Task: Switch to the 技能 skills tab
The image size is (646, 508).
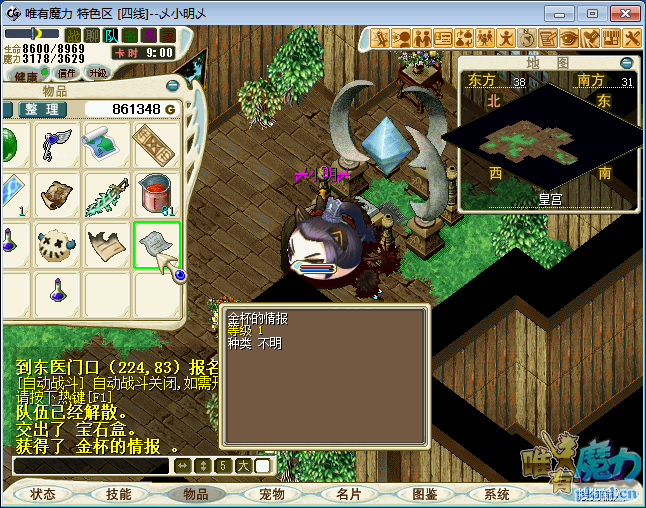Action: [x=119, y=494]
